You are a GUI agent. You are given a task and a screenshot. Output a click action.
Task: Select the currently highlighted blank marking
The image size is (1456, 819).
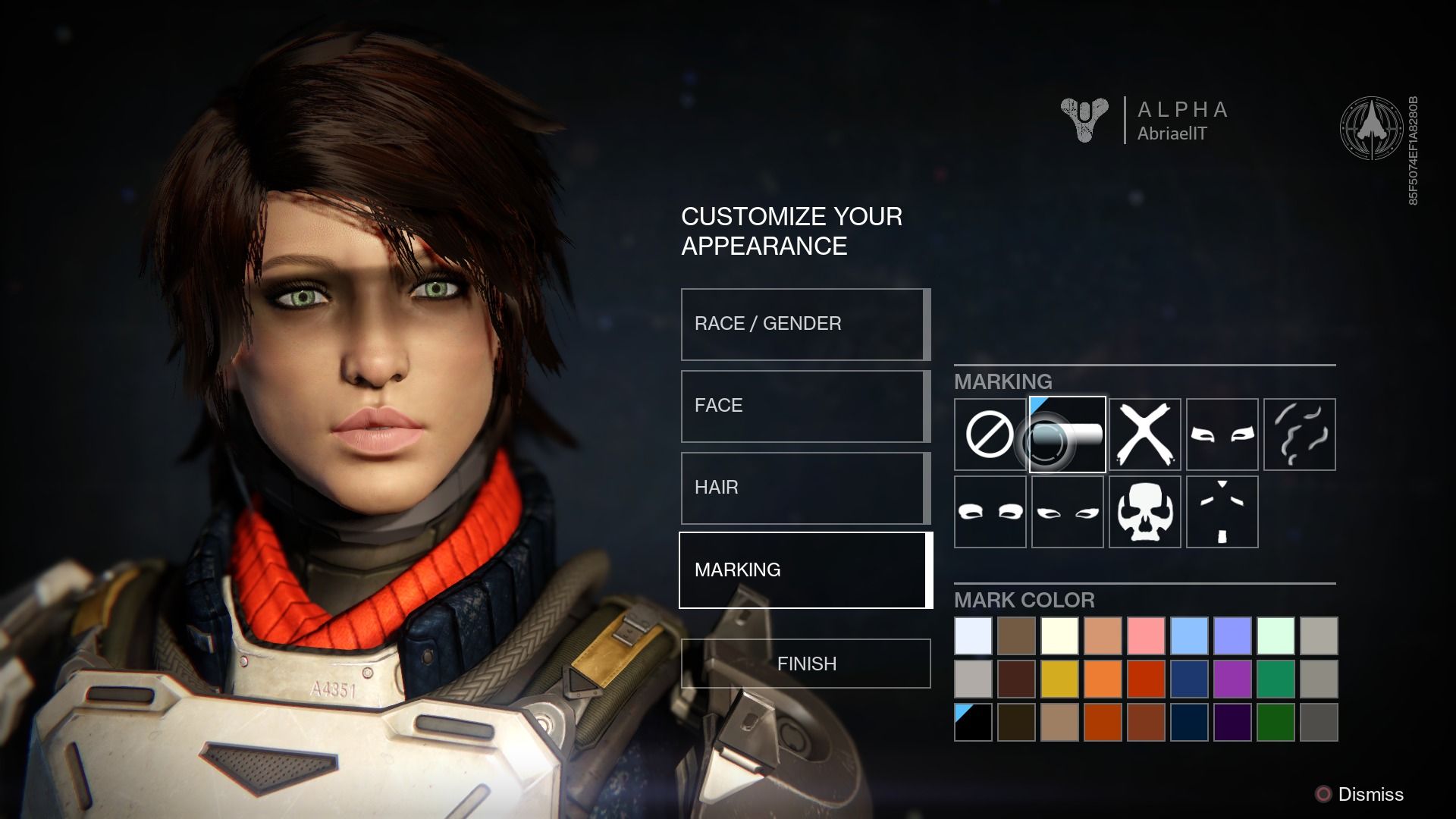click(1067, 434)
